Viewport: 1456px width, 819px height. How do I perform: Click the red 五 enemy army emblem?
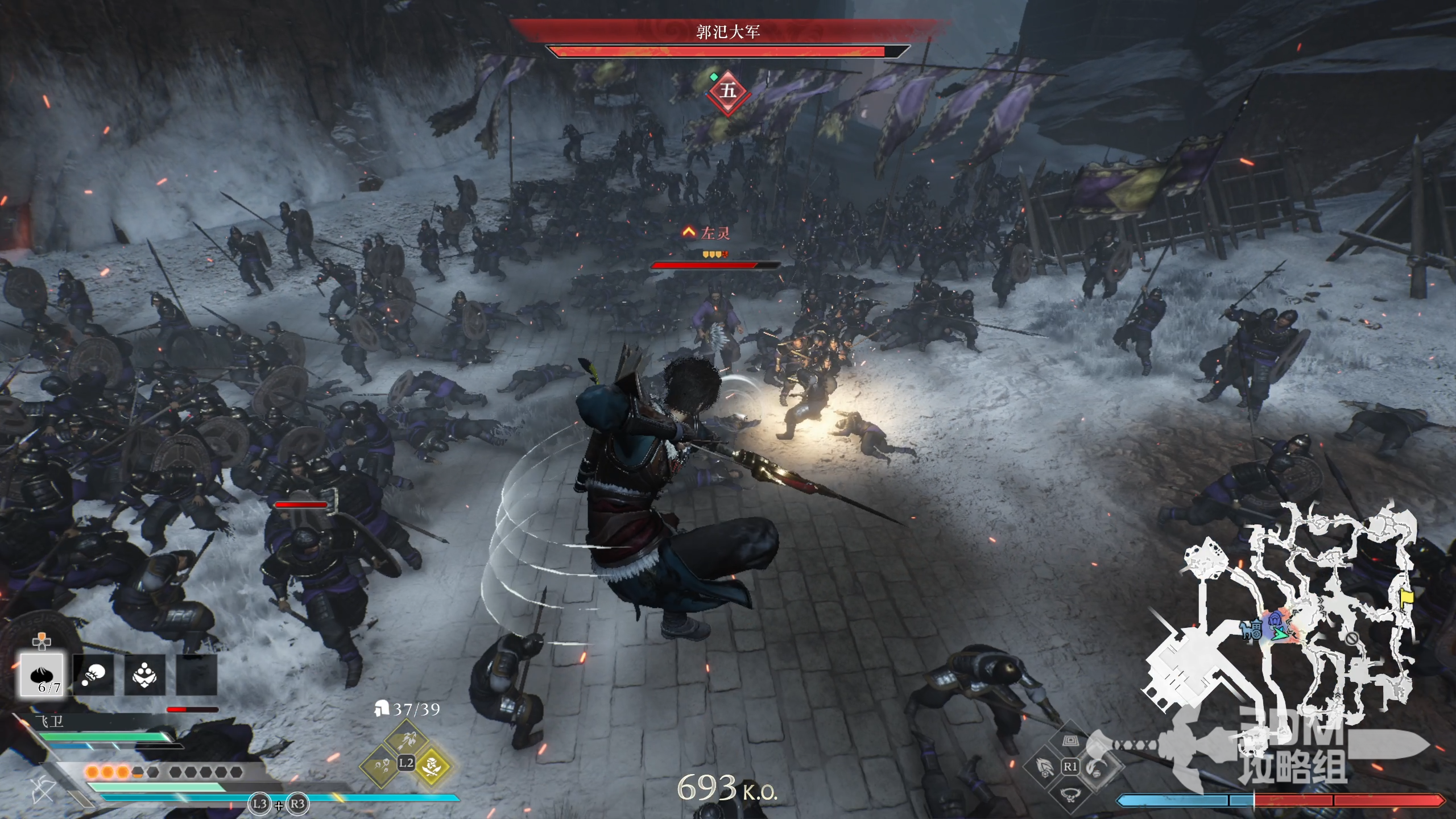(x=727, y=91)
